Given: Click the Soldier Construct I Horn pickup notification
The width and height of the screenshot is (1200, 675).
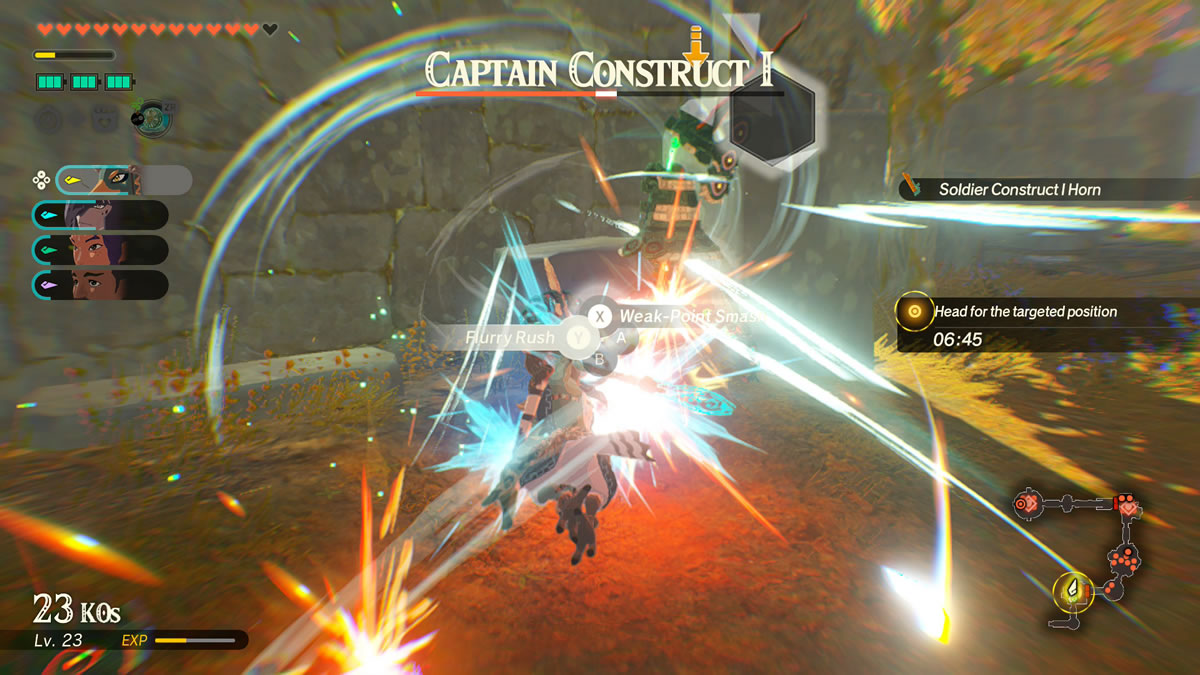Looking at the screenshot, I should click(1019, 189).
